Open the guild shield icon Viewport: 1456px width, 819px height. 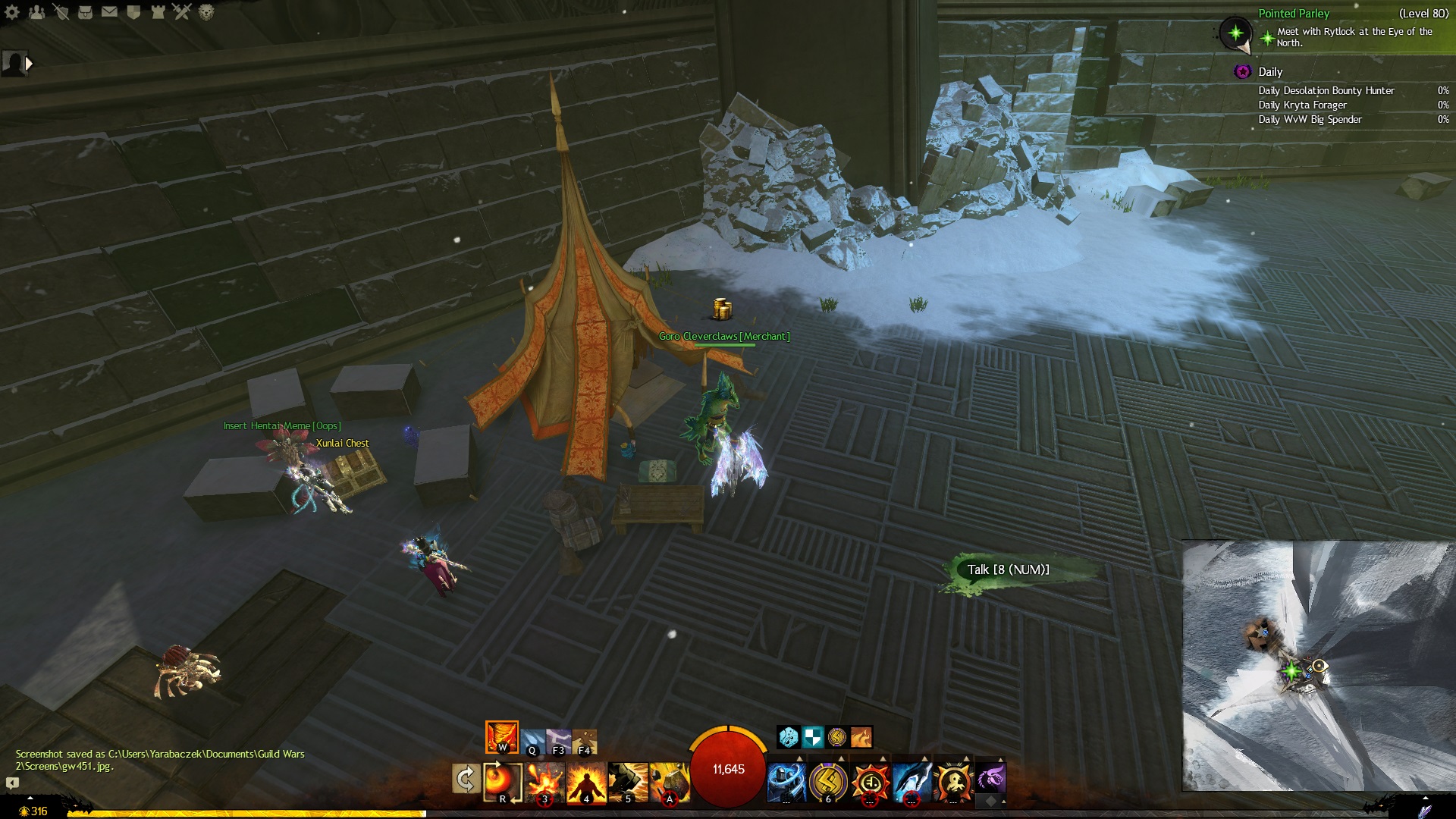[x=134, y=12]
